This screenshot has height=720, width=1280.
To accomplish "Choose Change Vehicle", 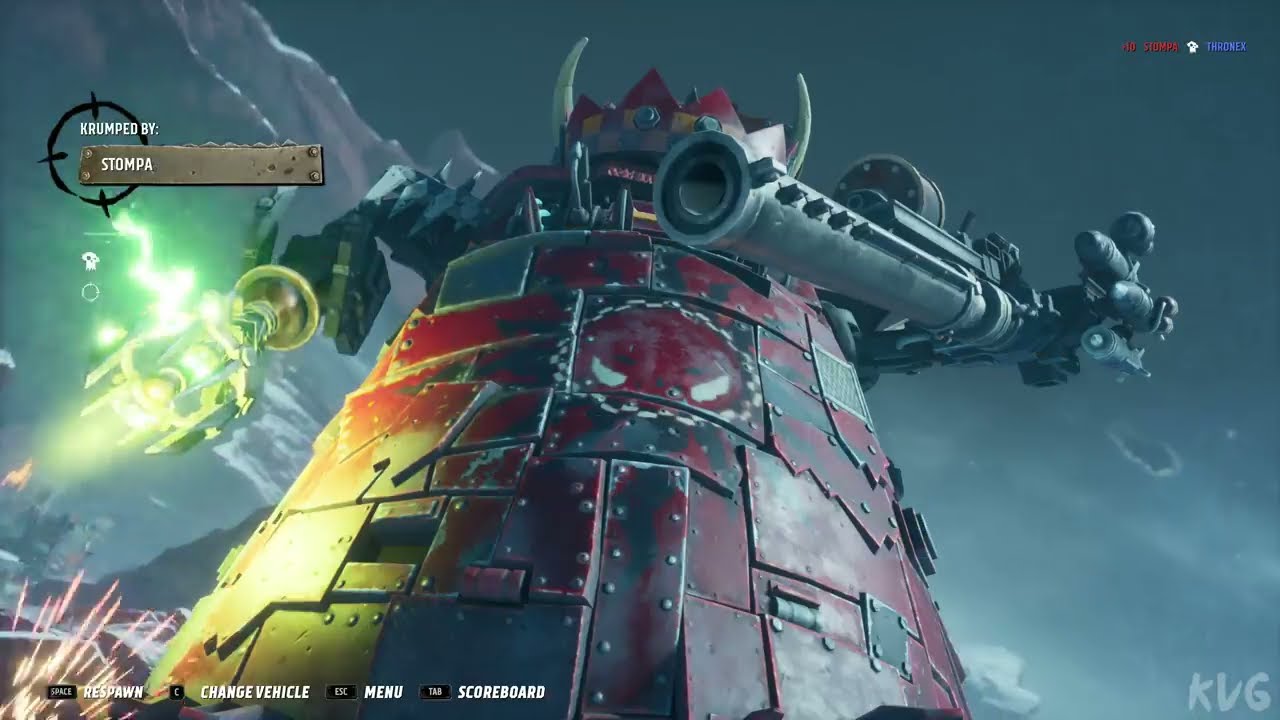I will point(254,692).
